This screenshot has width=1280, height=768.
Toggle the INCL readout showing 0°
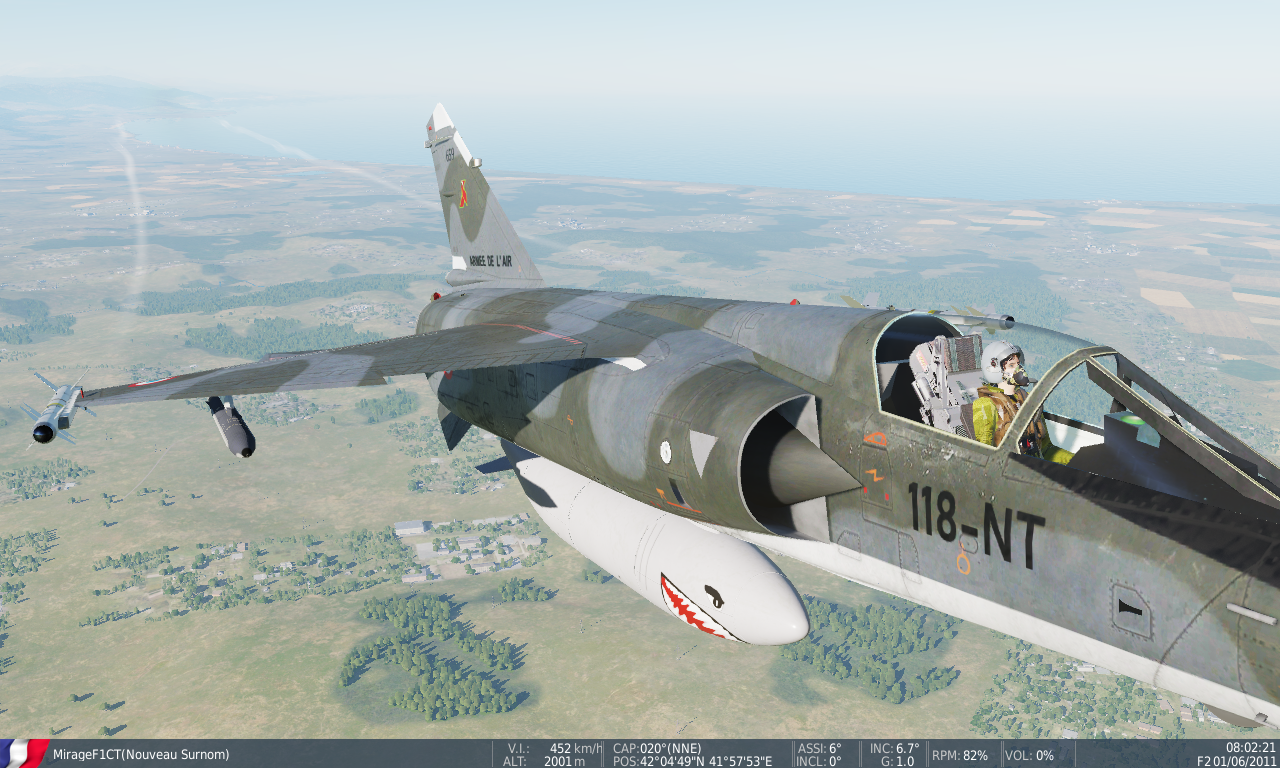tap(817, 760)
